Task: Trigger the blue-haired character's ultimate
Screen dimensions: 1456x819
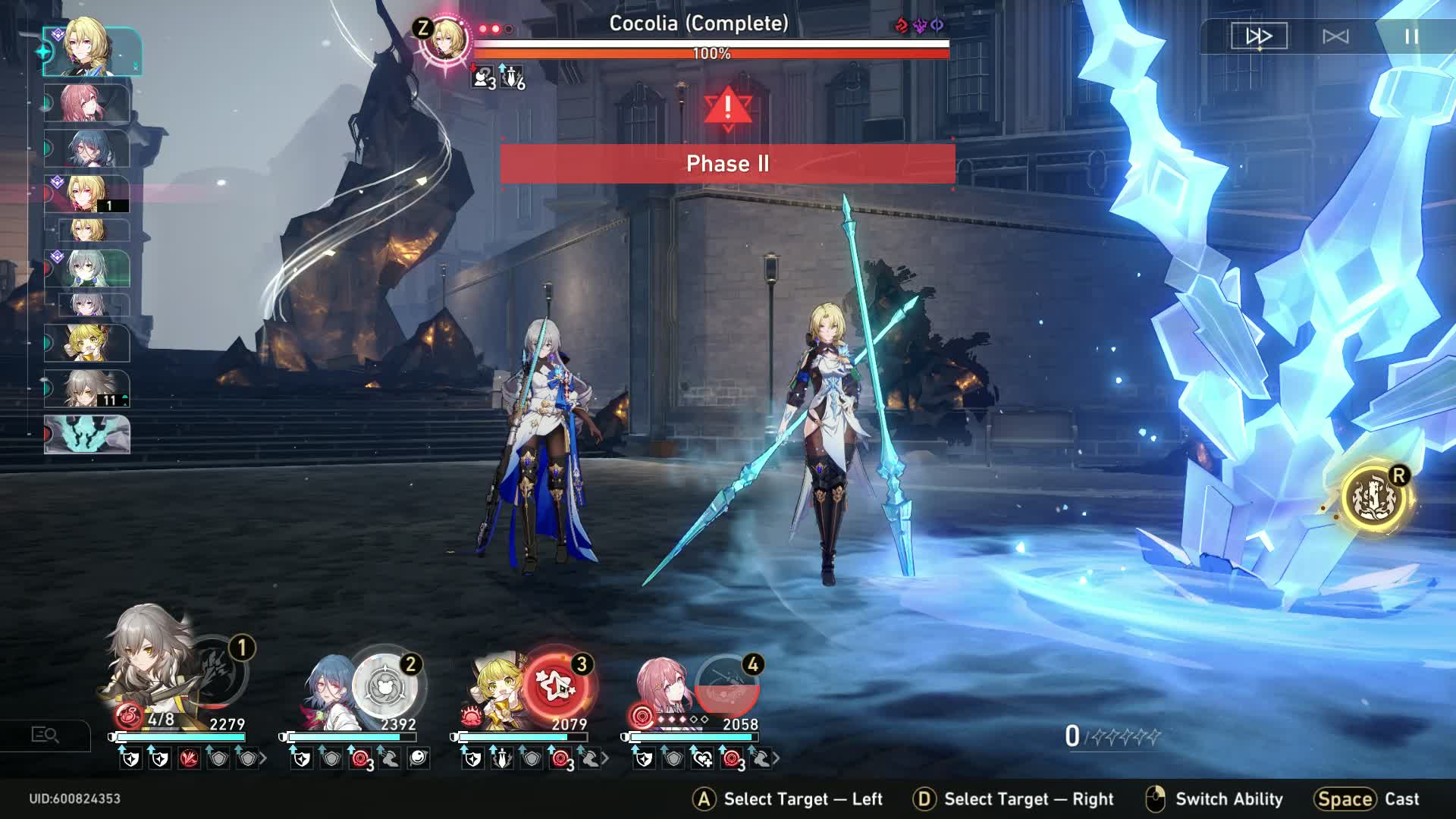Action: pos(385,686)
